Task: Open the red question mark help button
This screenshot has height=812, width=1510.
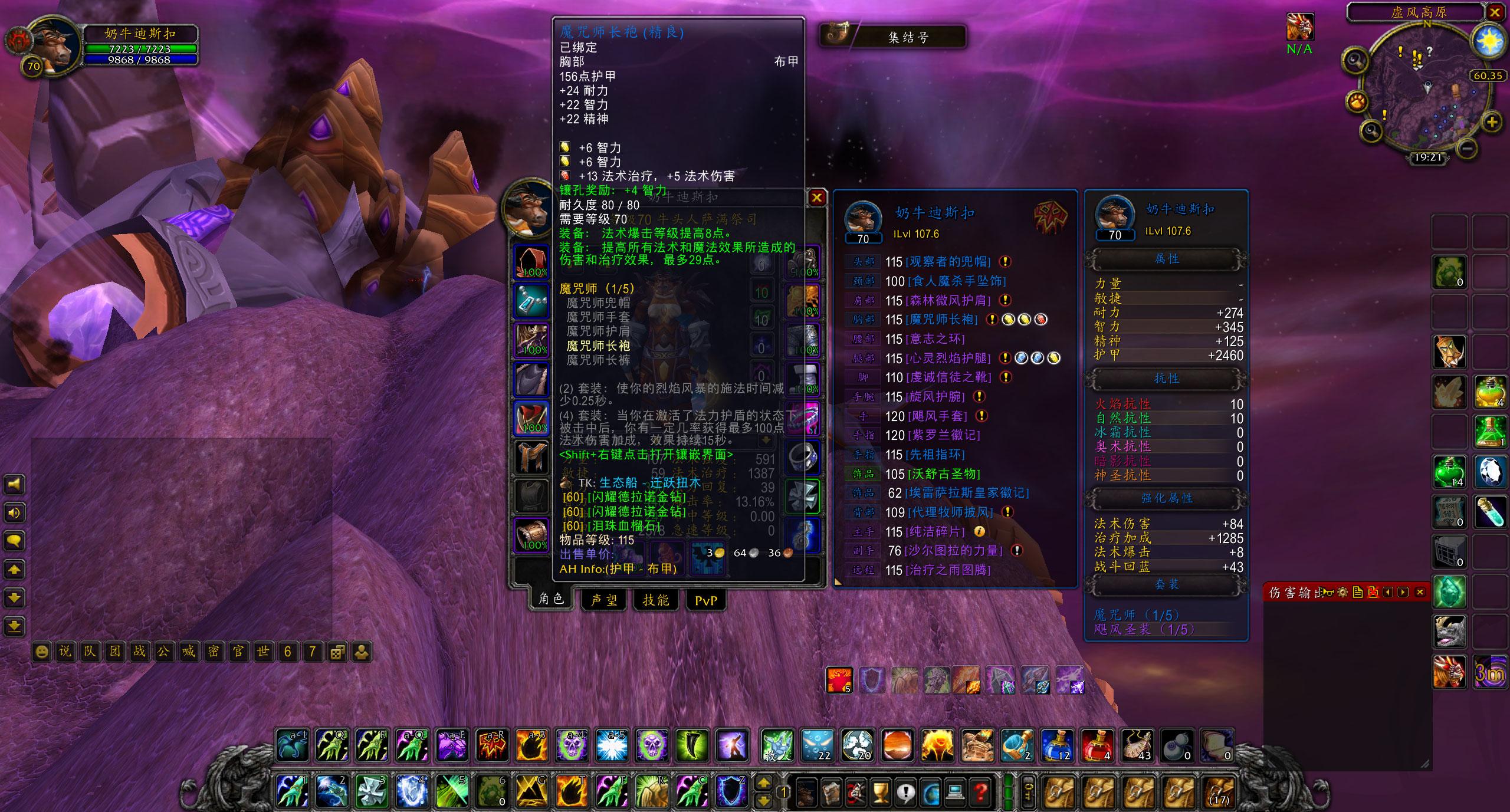Action: tap(980, 791)
